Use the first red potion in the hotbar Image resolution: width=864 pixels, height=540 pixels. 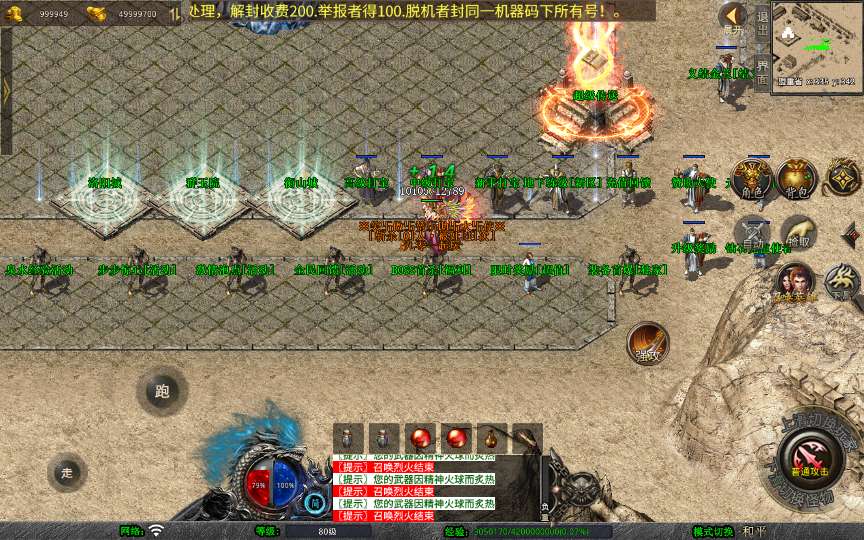[420, 438]
